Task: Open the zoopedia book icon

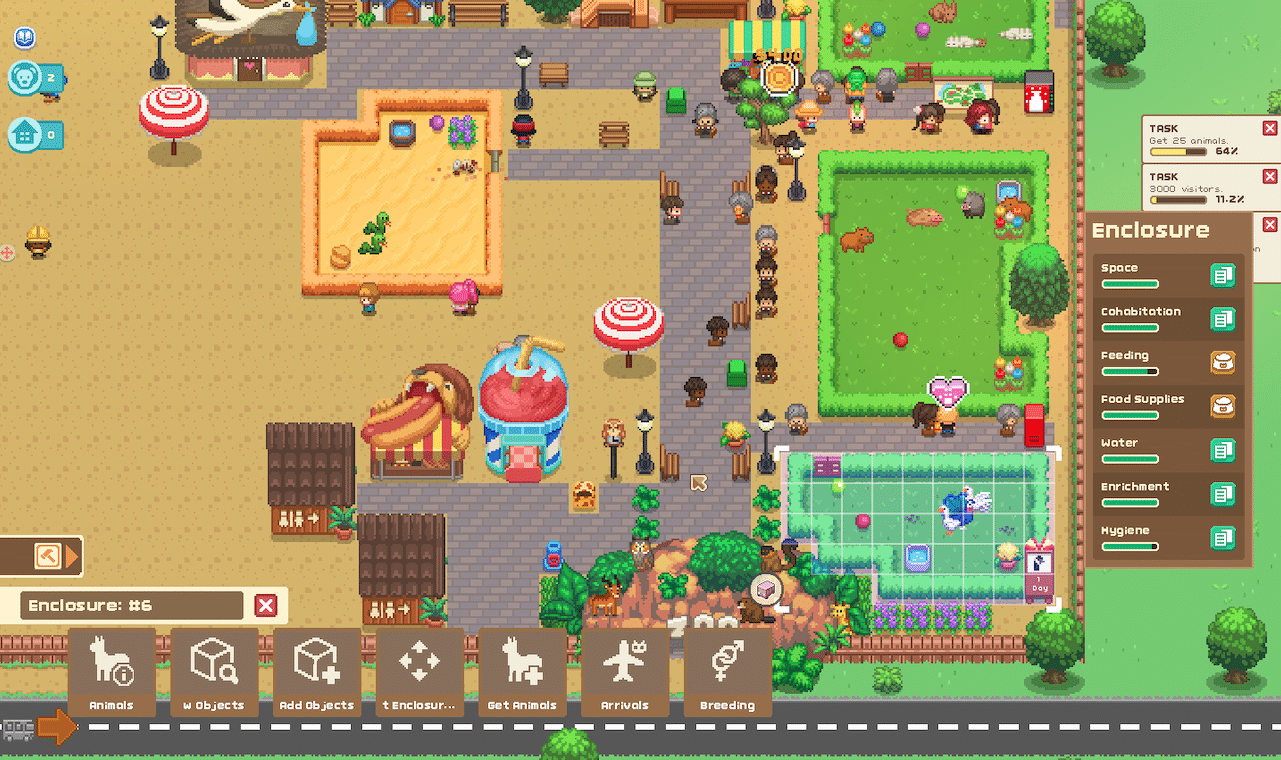Action: [x=24, y=37]
